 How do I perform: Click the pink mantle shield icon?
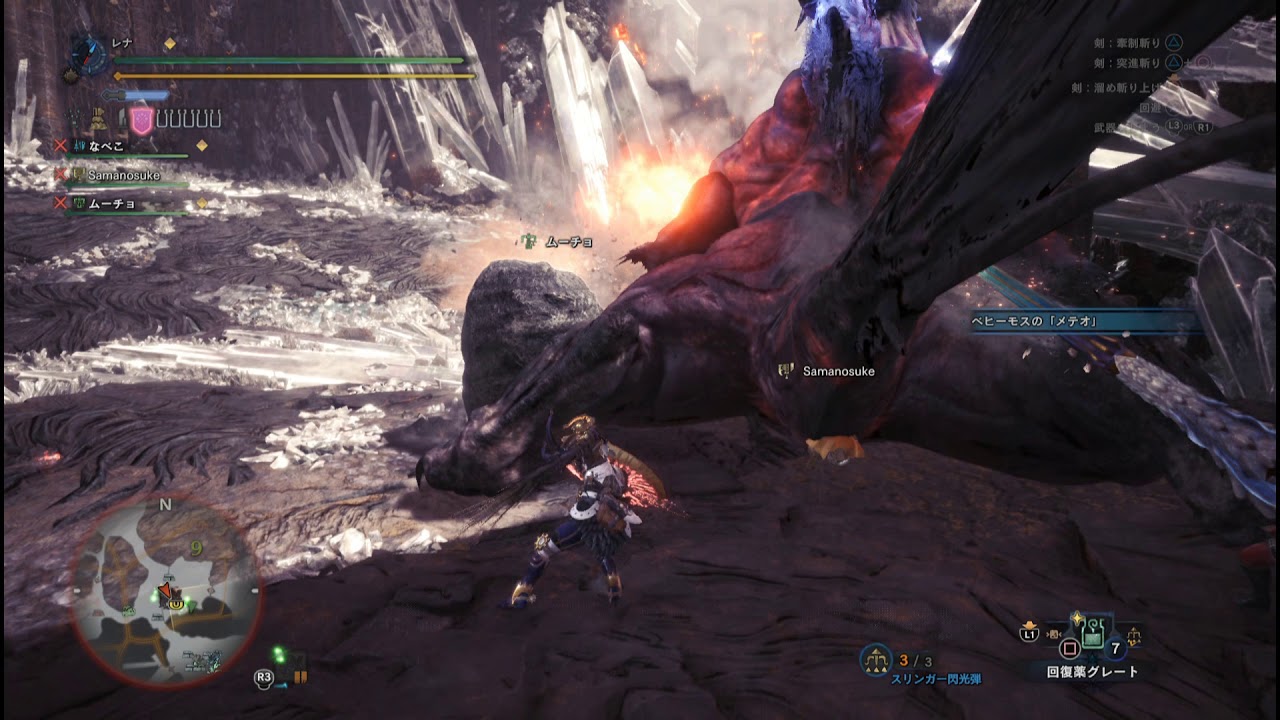[142, 121]
